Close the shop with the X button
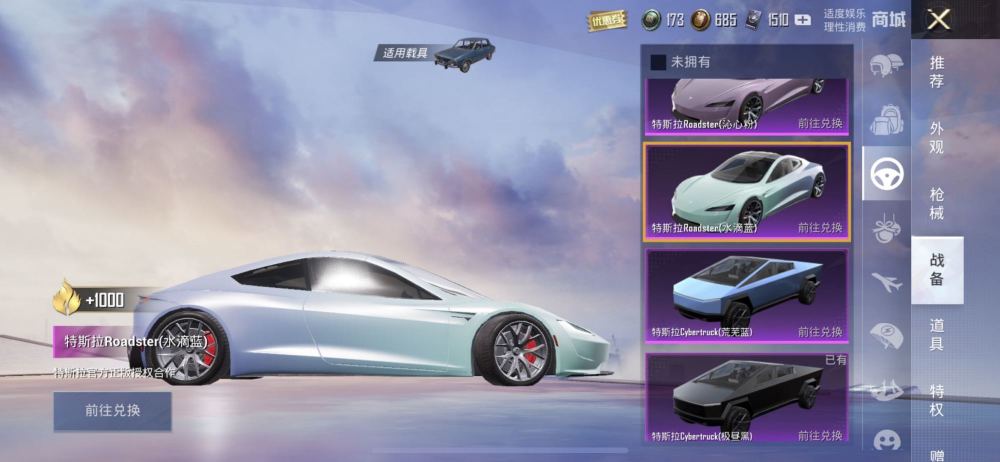1000x462 pixels. click(x=937, y=19)
